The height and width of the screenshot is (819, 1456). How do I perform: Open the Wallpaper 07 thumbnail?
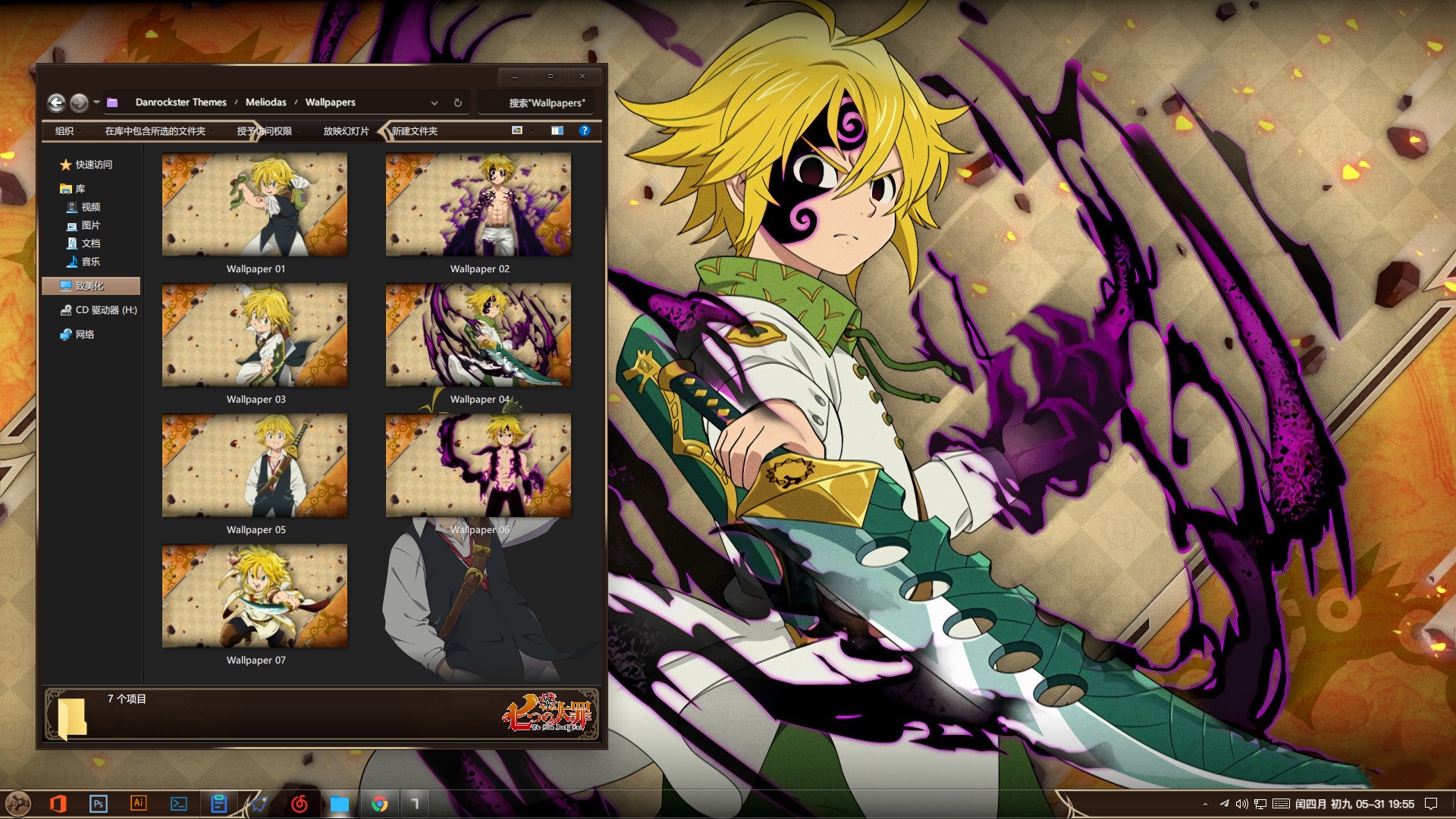point(255,596)
